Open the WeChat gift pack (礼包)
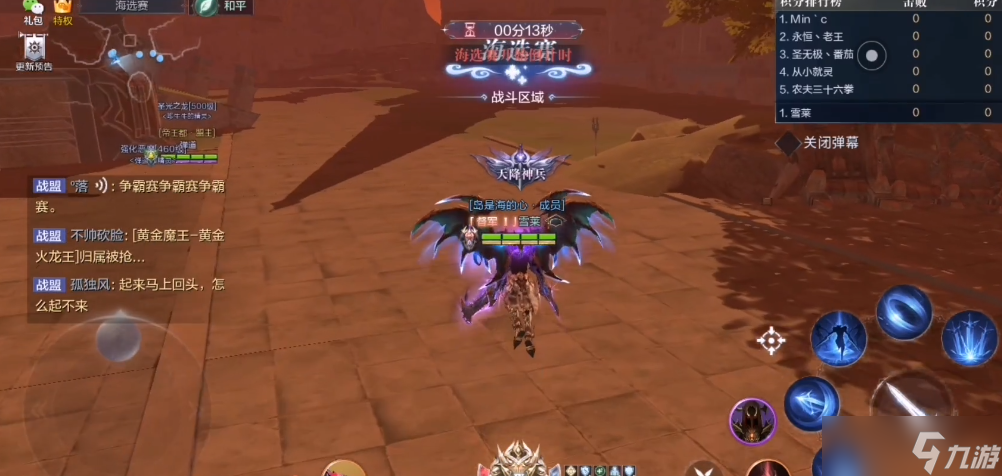This screenshot has width=1002, height=476. (33, 10)
